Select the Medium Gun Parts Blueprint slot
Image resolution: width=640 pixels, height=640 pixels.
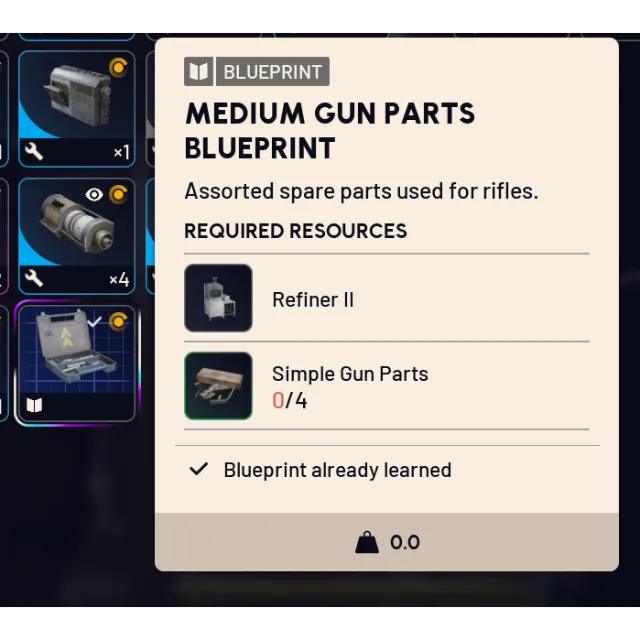point(76,363)
